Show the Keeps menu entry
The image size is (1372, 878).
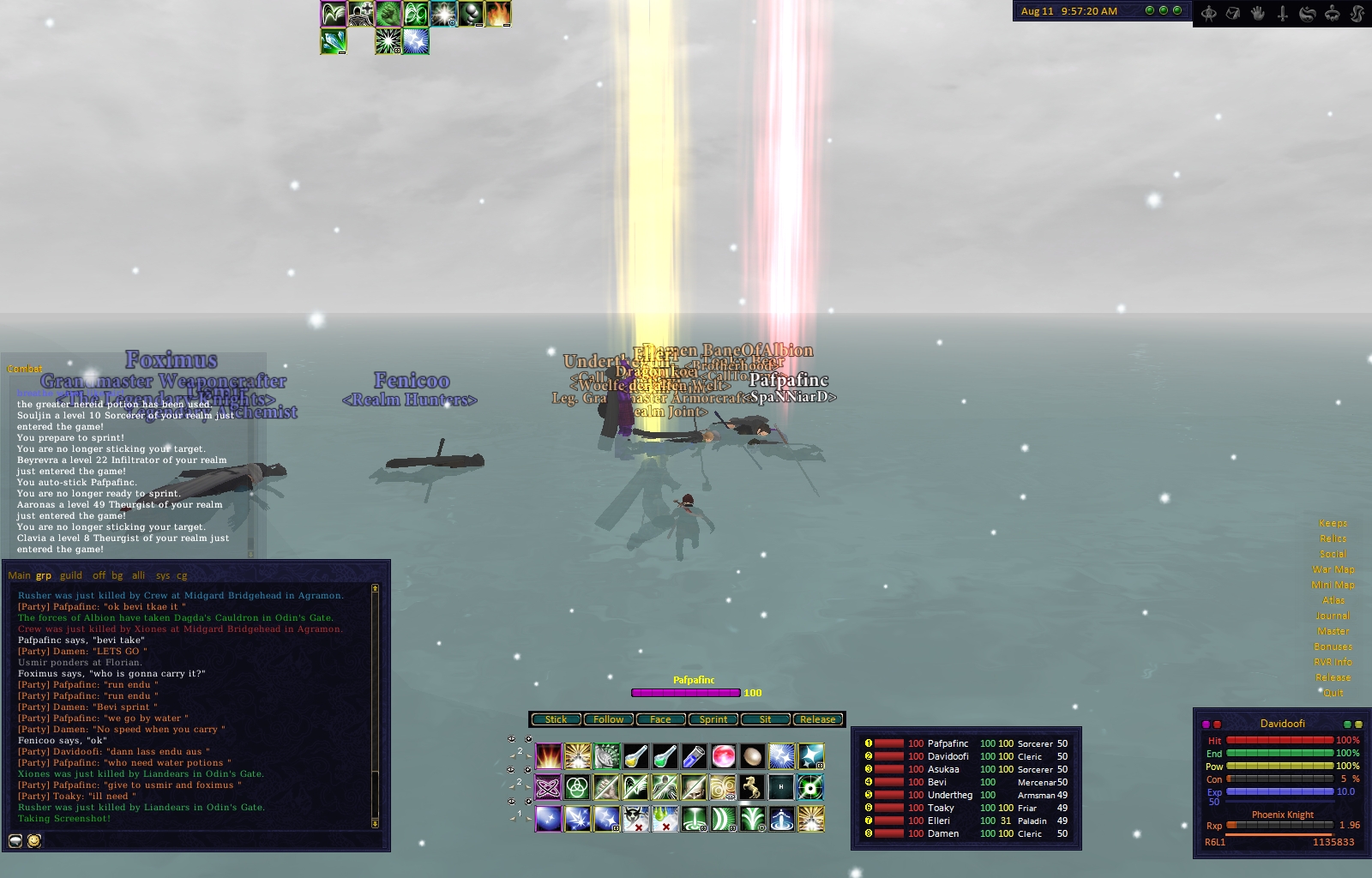[x=1333, y=523]
